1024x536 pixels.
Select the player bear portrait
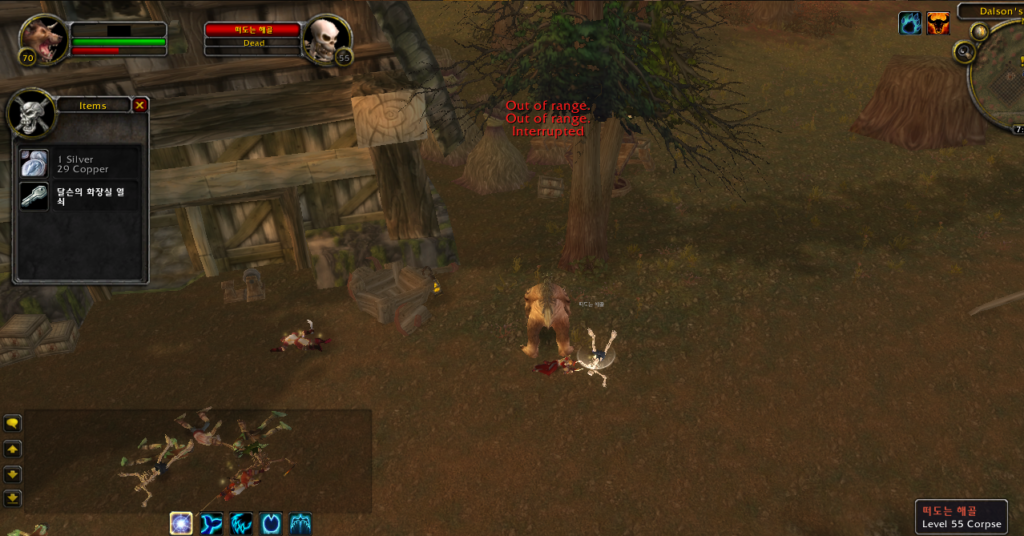click(x=44, y=41)
